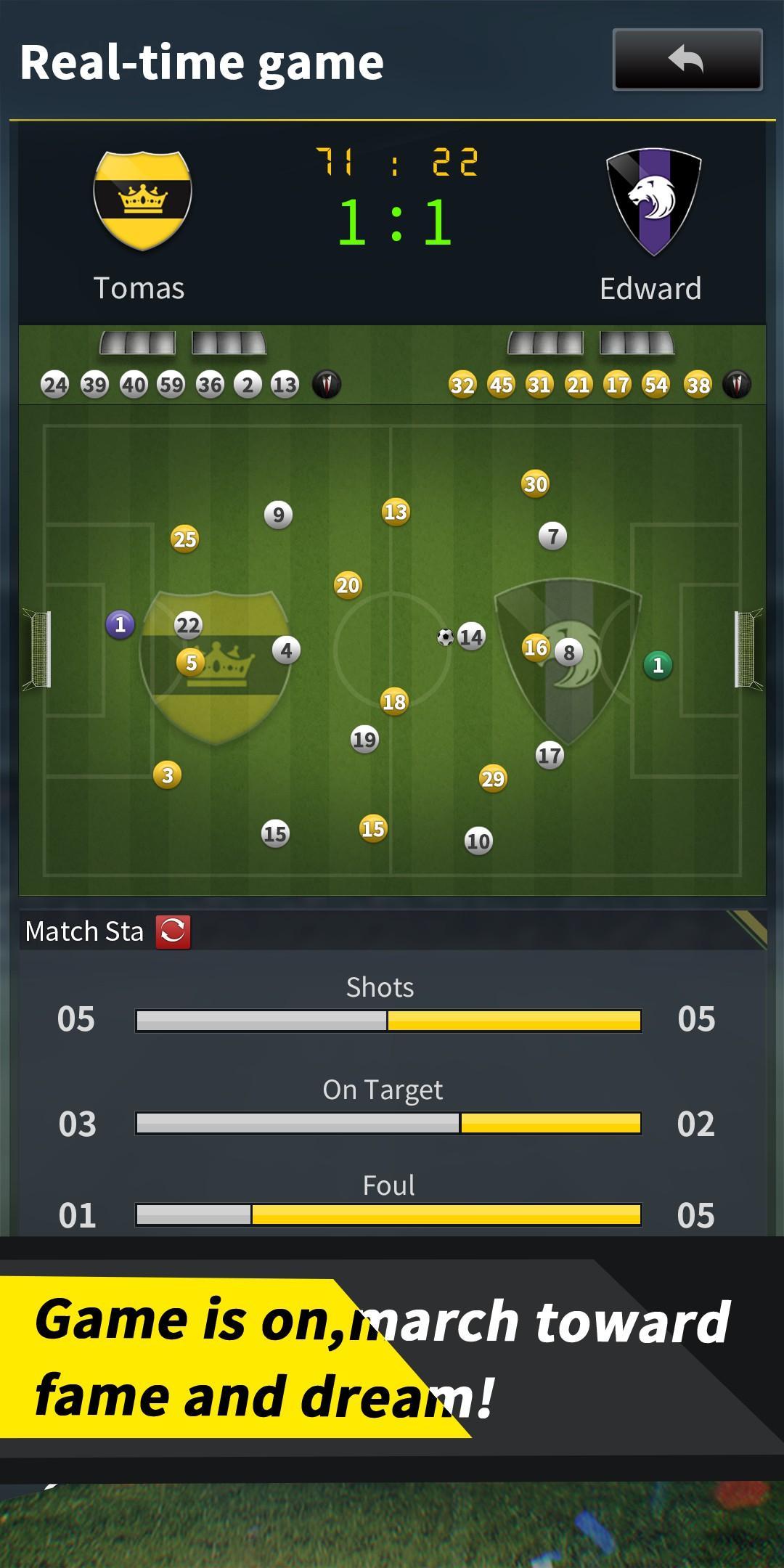The width and height of the screenshot is (784, 1568).
Task: Select yellow bench substitute number 38
Action: tap(698, 385)
